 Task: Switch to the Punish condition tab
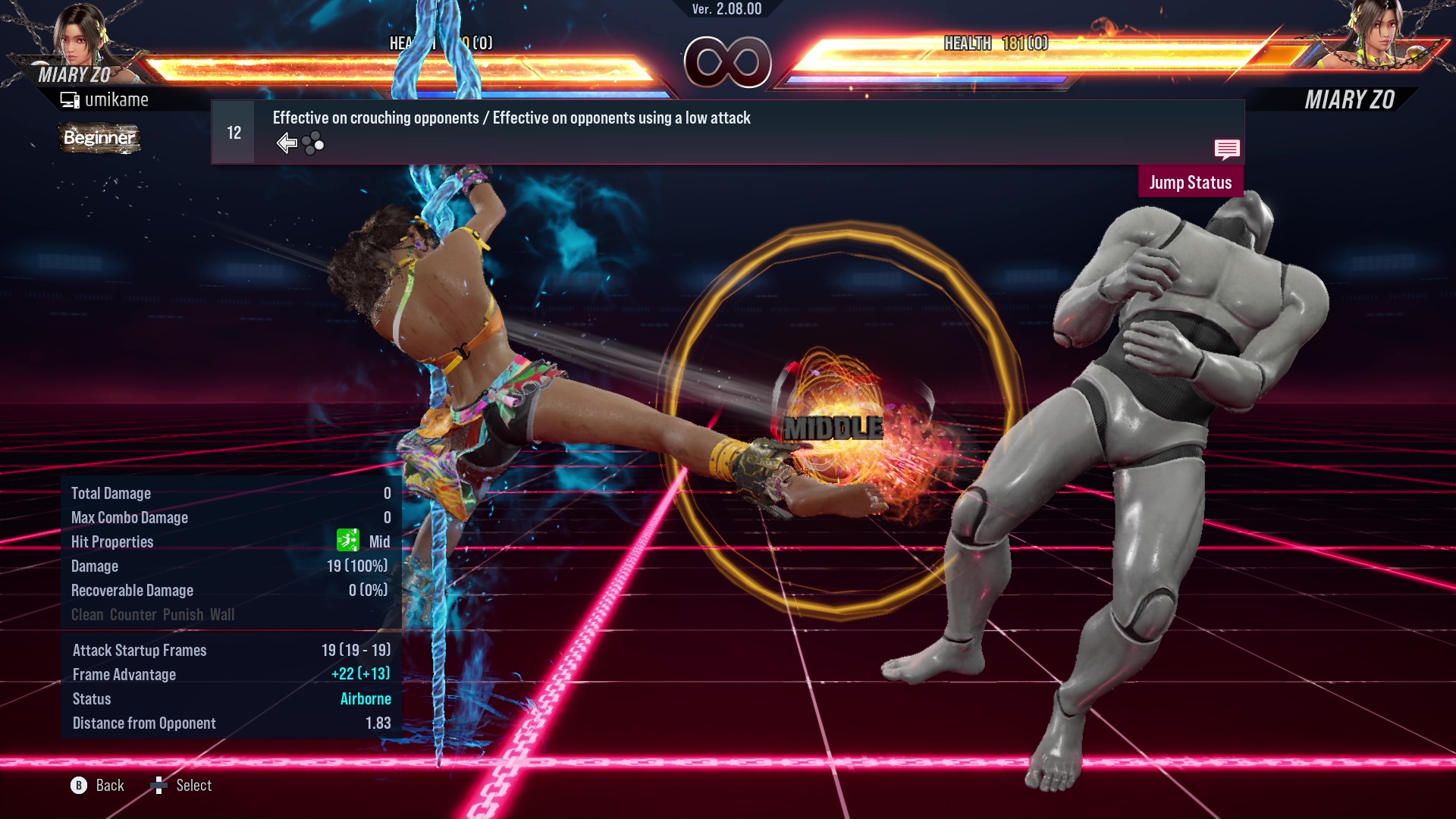pyautogui.click(x=180, y=614)
